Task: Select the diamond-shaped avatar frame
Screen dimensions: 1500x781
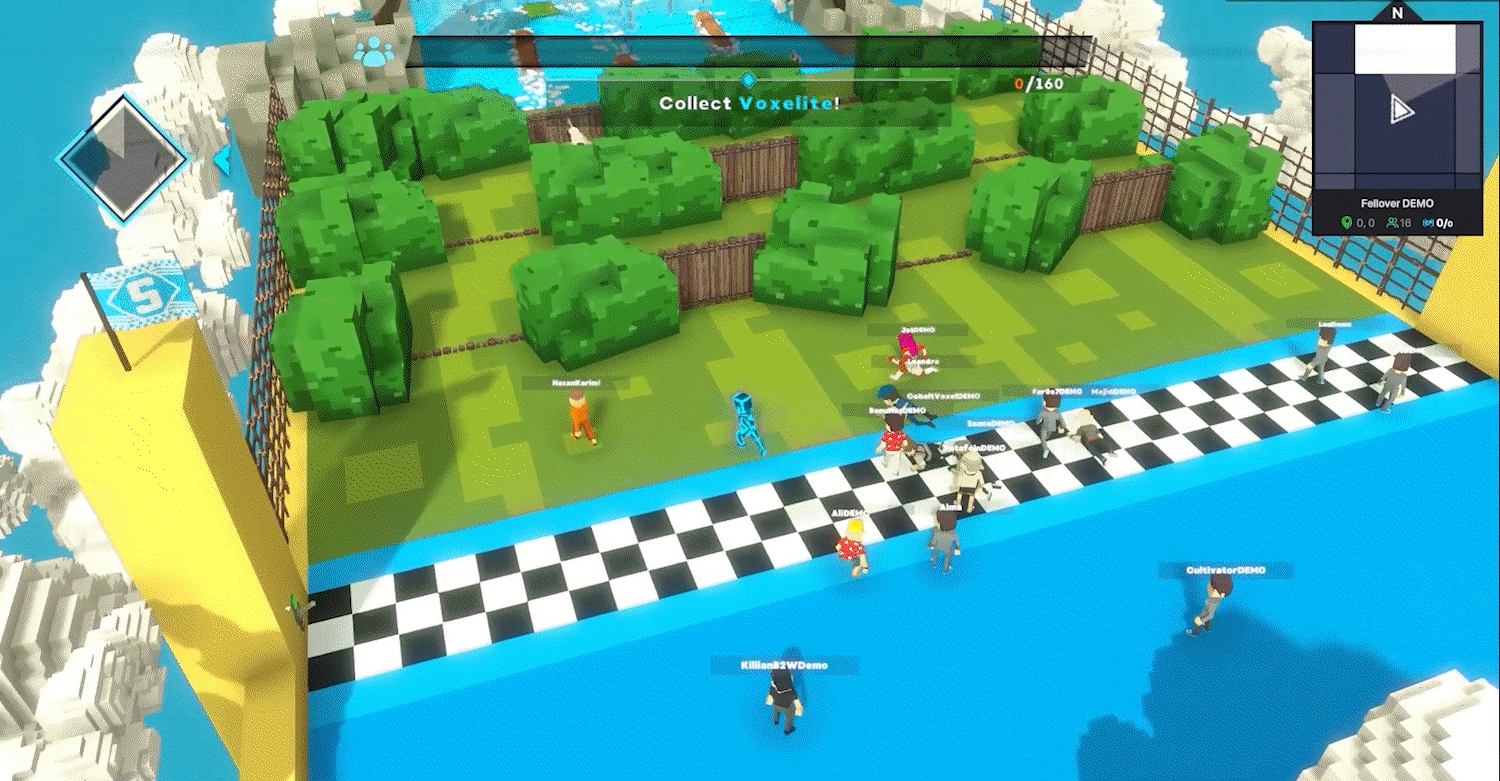Action: (122, 158)
